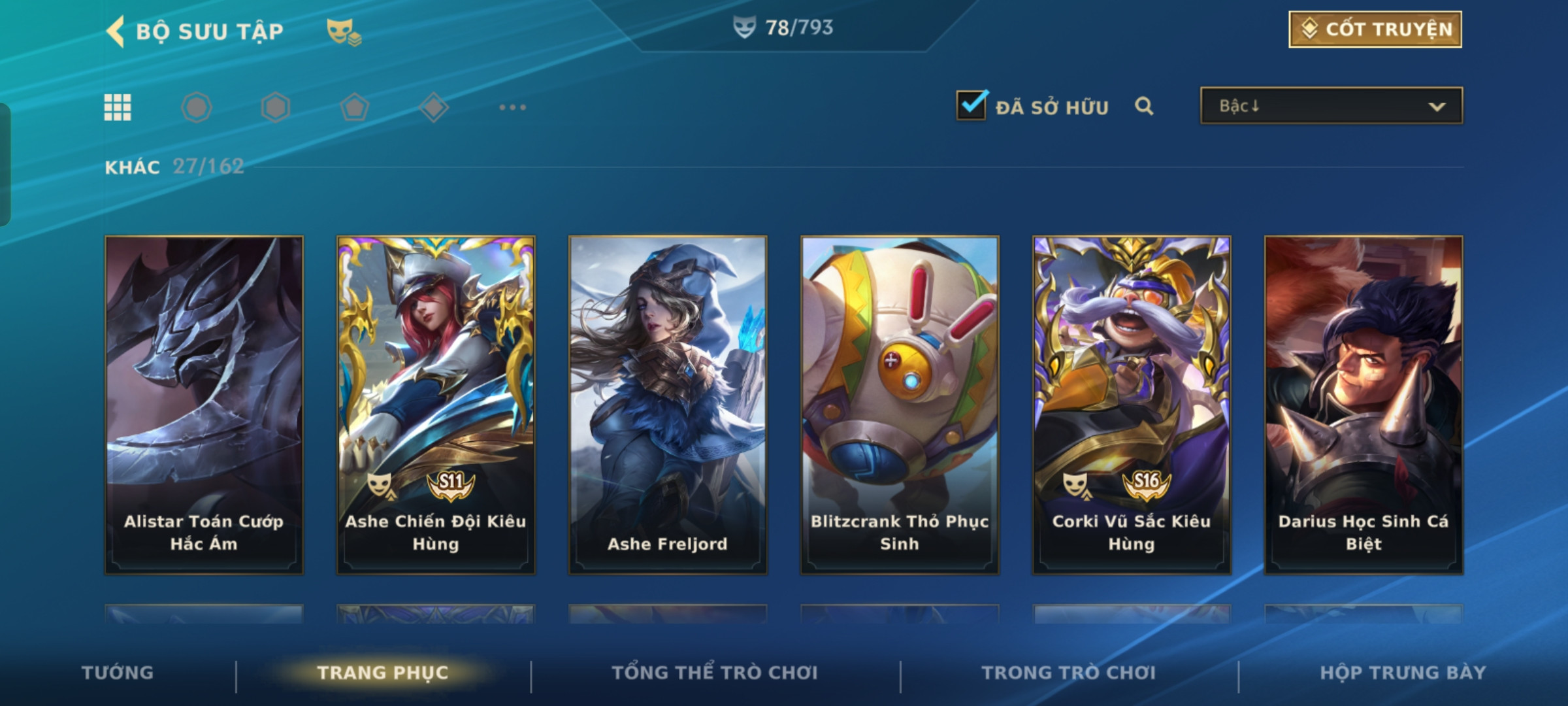Switch to the Tướng tab
Screen dimensions: 1568x706
[118, 673]
